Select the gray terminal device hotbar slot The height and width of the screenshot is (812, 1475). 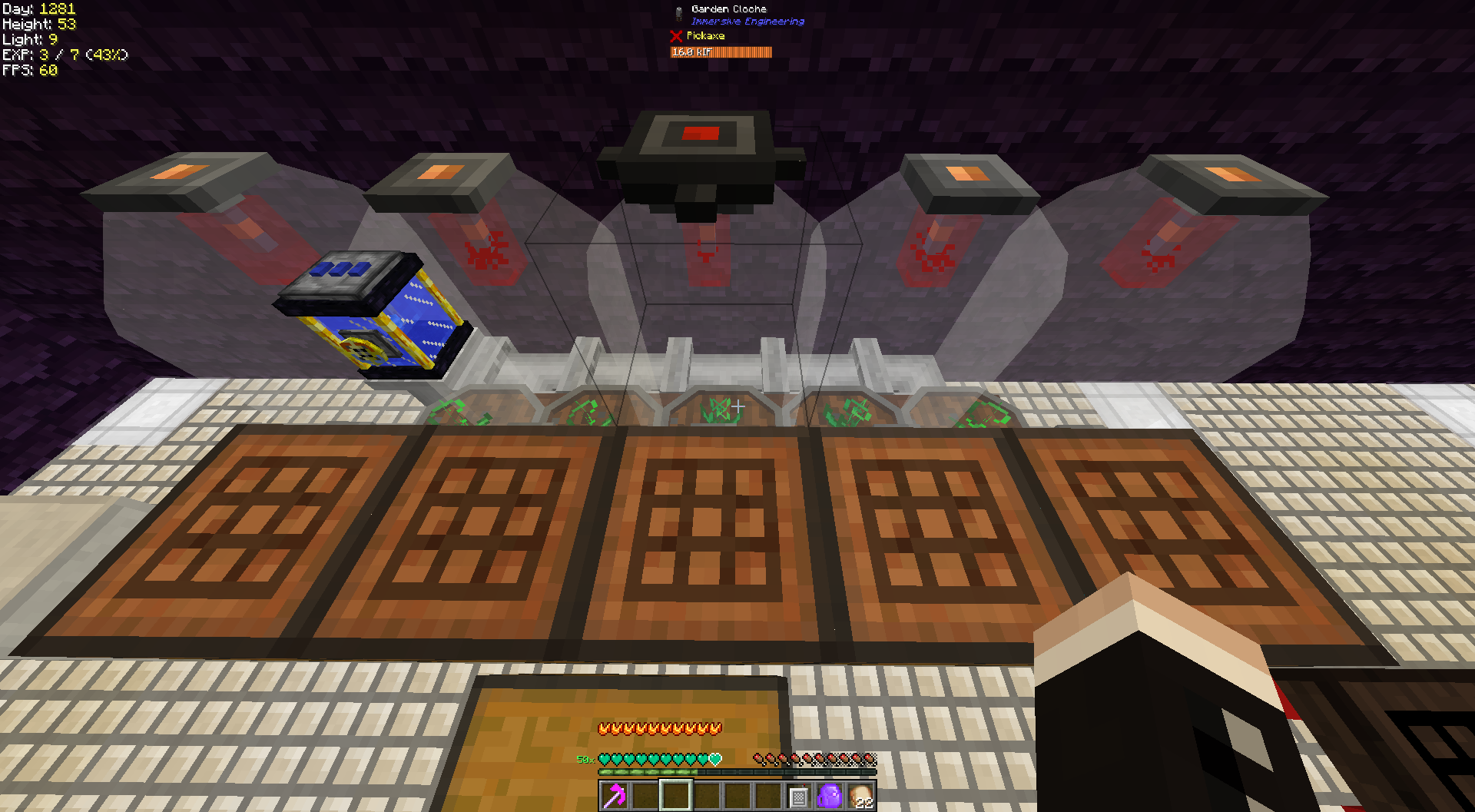click(799, 797)
